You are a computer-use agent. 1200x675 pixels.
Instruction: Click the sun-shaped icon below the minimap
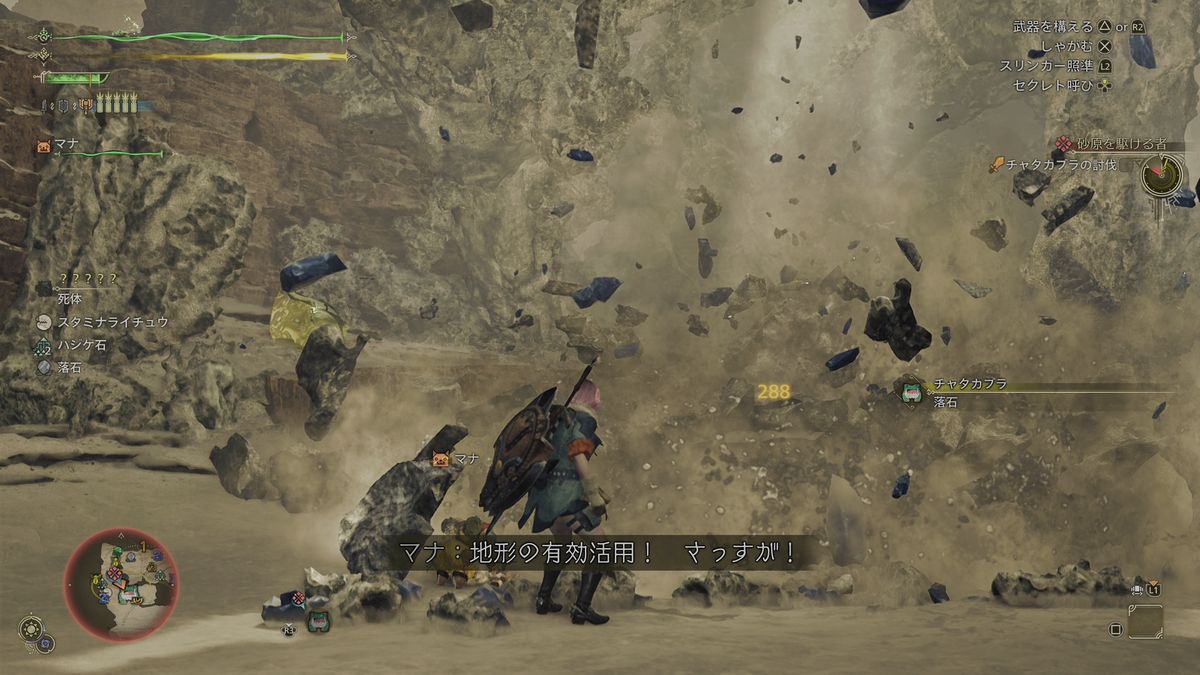pyautogui.click(x=30, y=630)
